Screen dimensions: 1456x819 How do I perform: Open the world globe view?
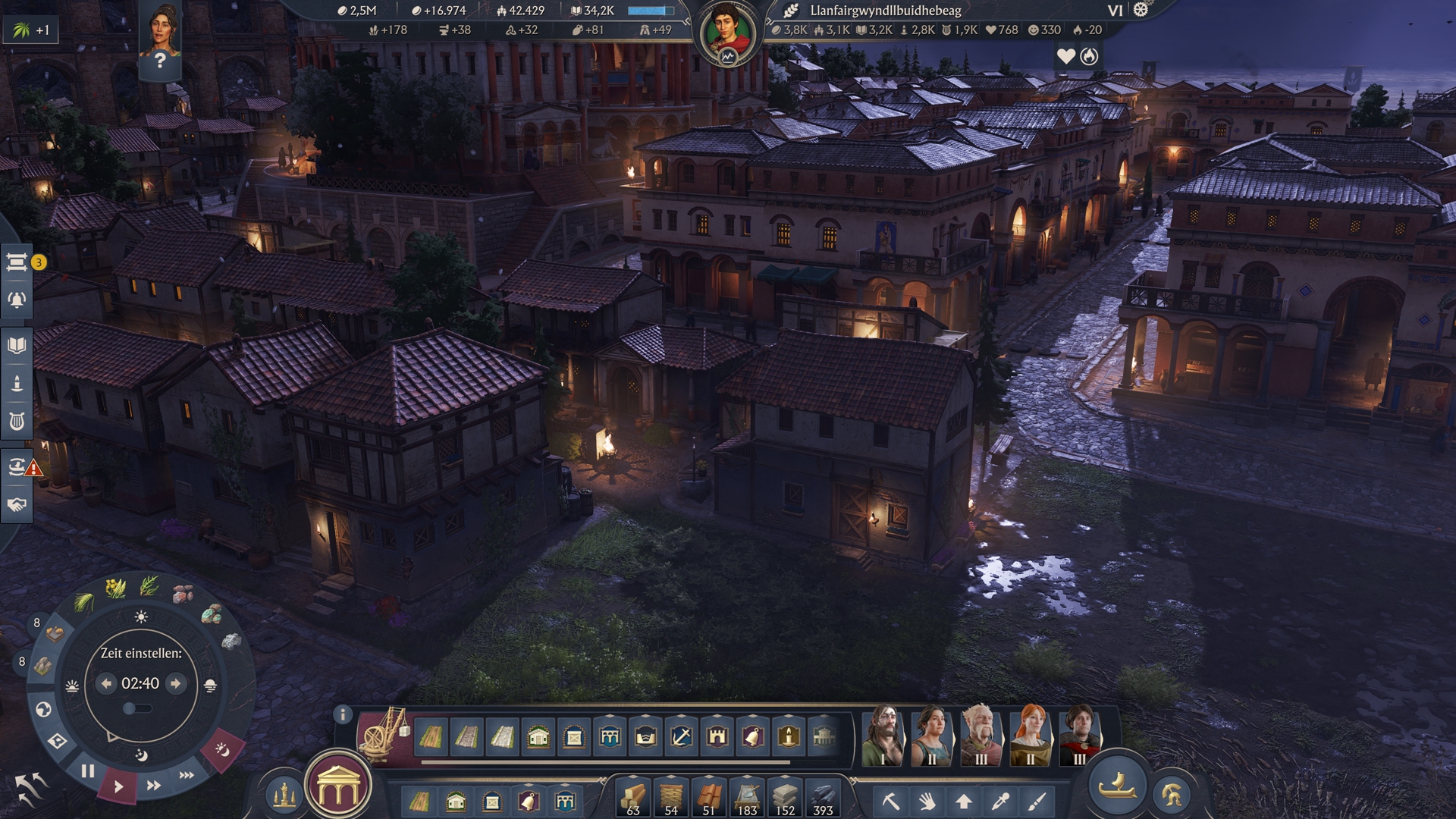(x=43, y=710)
